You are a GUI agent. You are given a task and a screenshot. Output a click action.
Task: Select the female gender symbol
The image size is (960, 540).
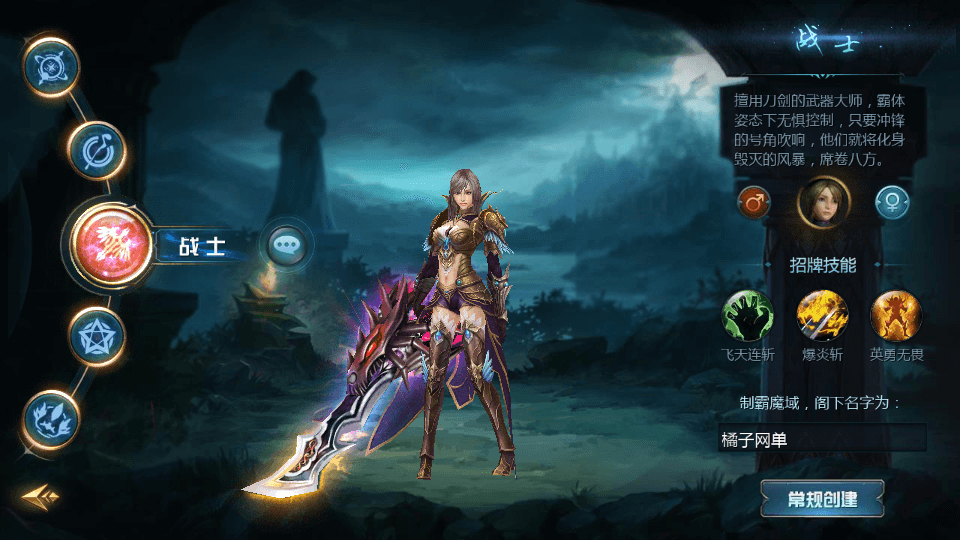(892, 203)
